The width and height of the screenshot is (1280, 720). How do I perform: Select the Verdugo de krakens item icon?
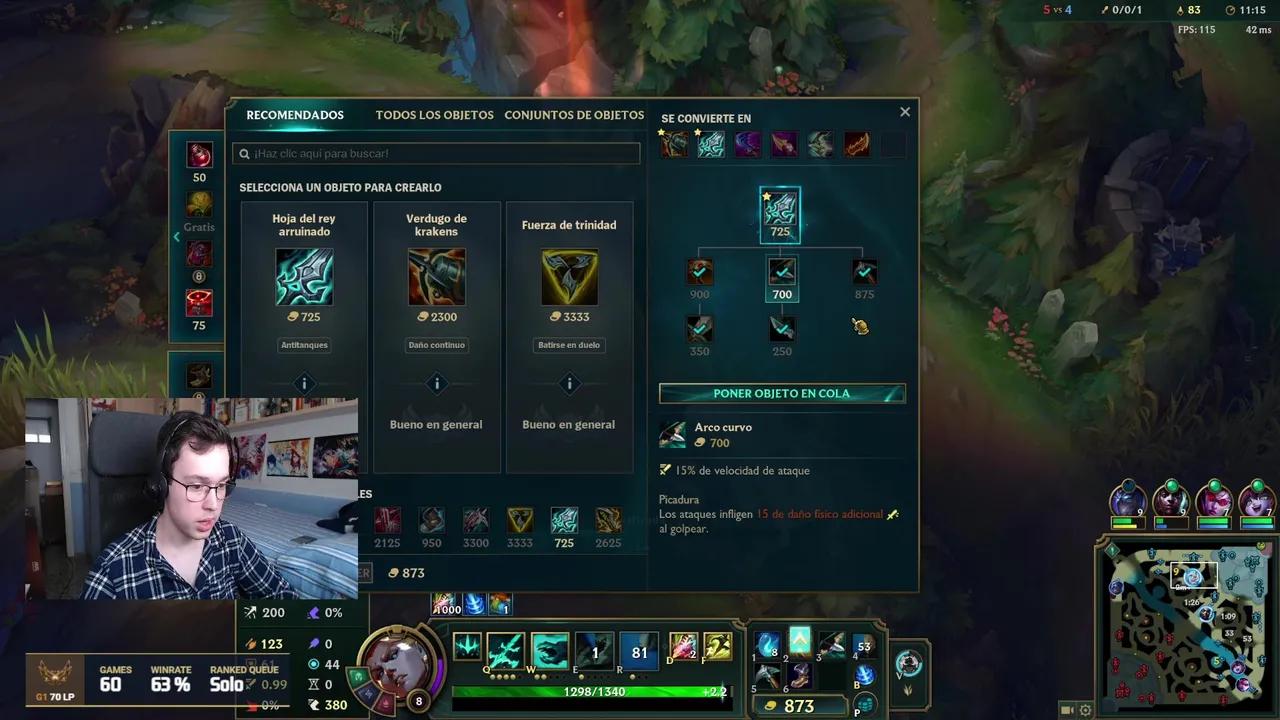pyautogui.click(x=436, y=277)
